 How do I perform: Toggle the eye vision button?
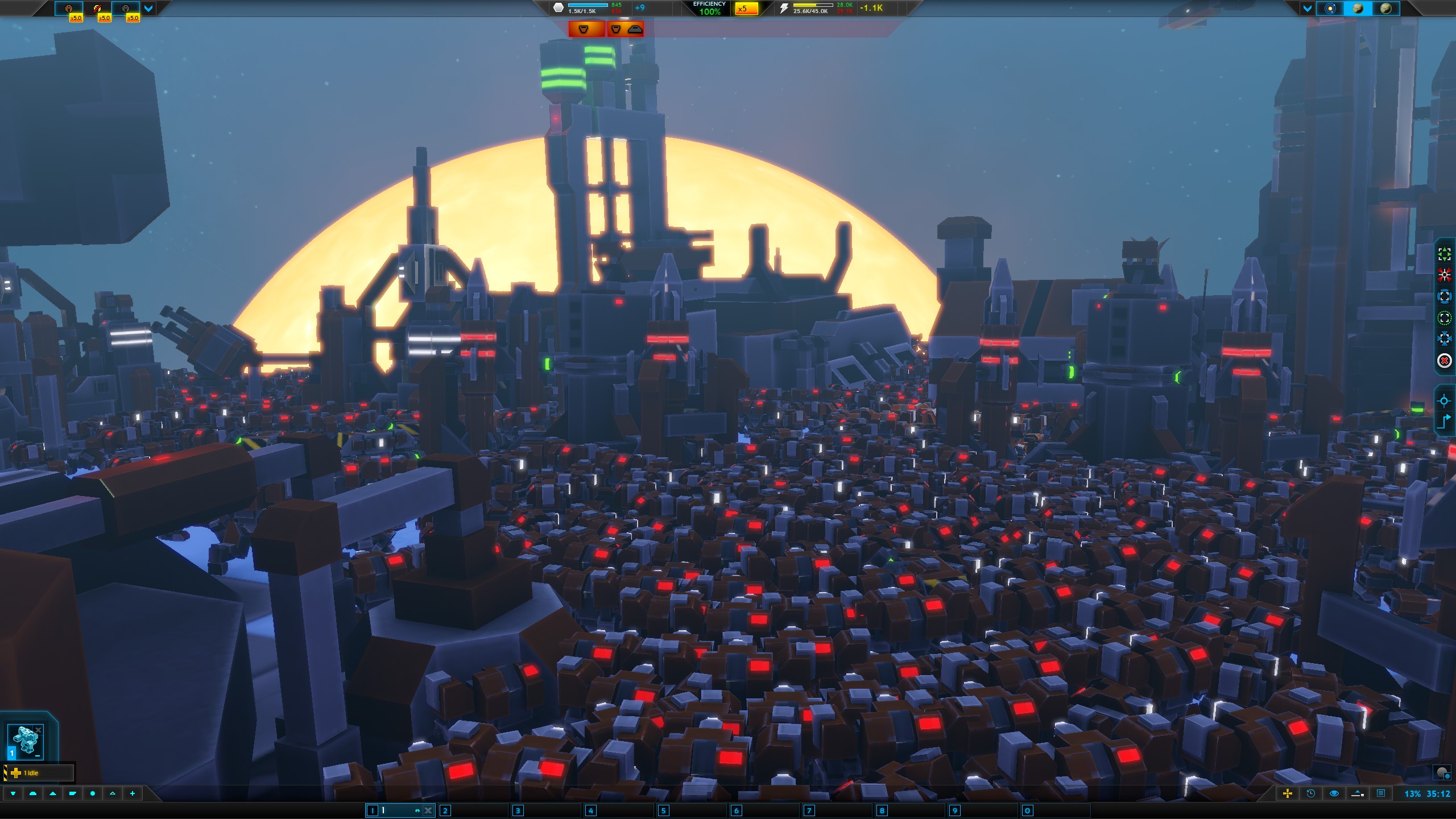(1334, 793)
